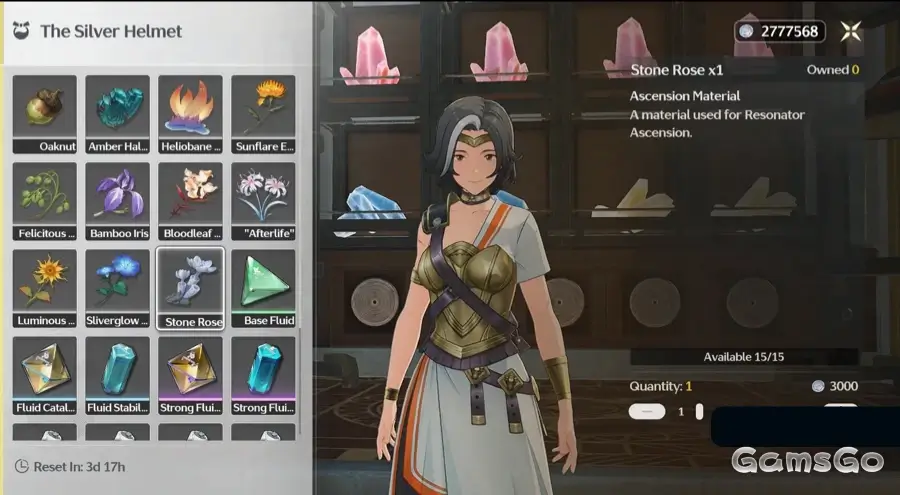Choose the Fluid Catalyst item
The height and width of the screenshot is (495, 900).
[x=45, y=375]
